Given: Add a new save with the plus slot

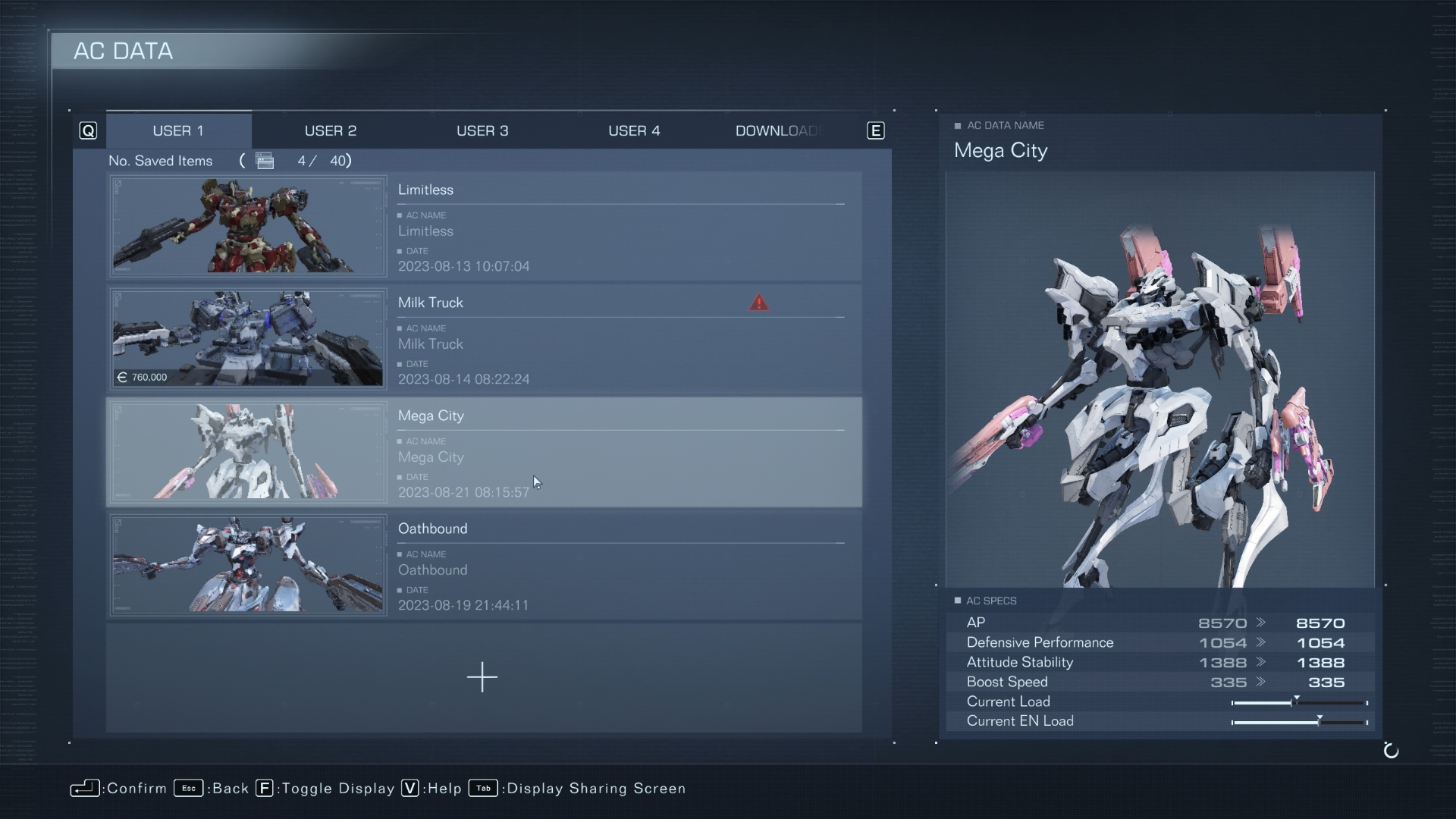Looking at the screenshot, I should (482, 677).
